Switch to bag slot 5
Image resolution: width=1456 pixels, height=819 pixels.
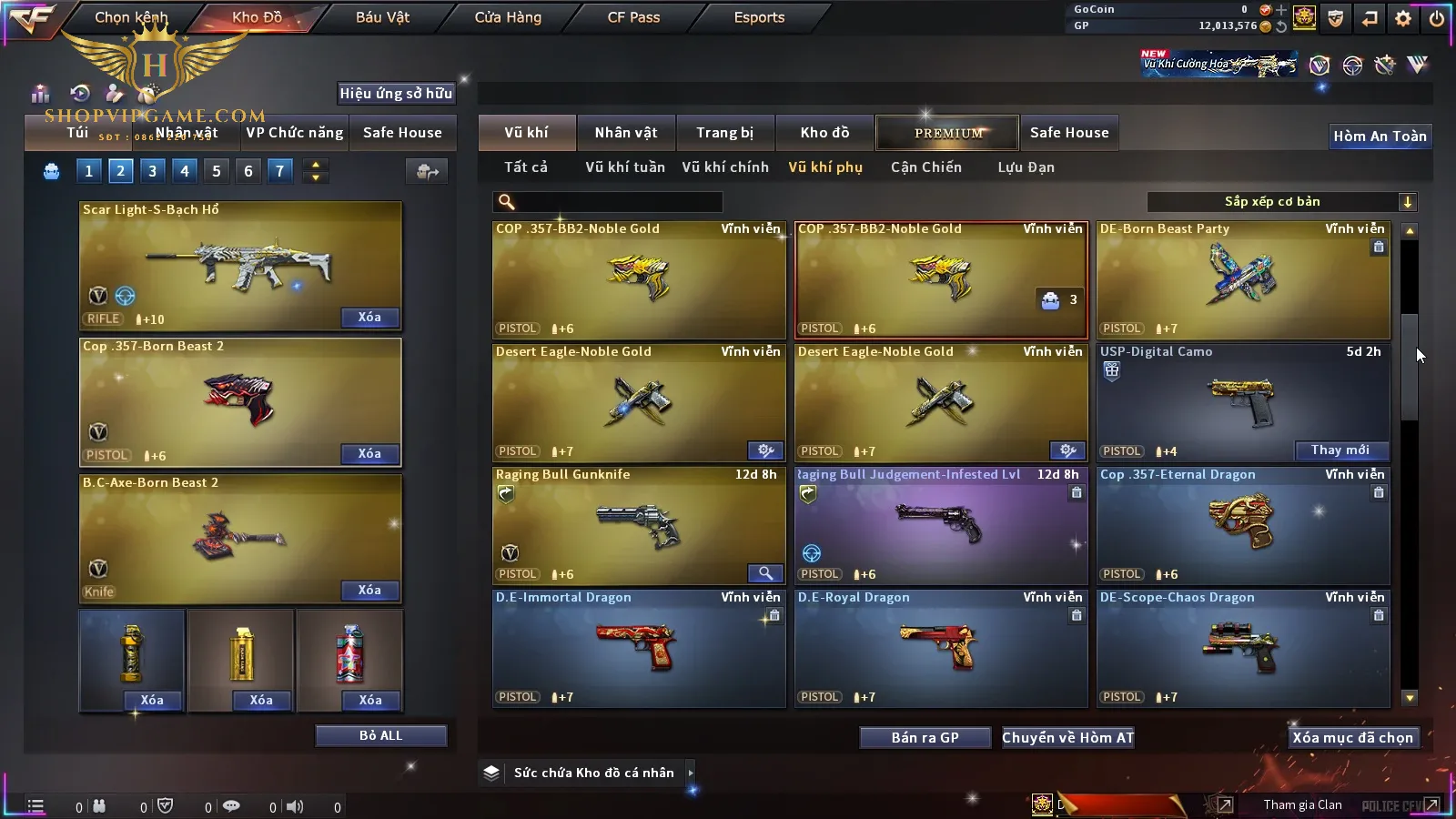pyautogui.click(x=216, y=171)
